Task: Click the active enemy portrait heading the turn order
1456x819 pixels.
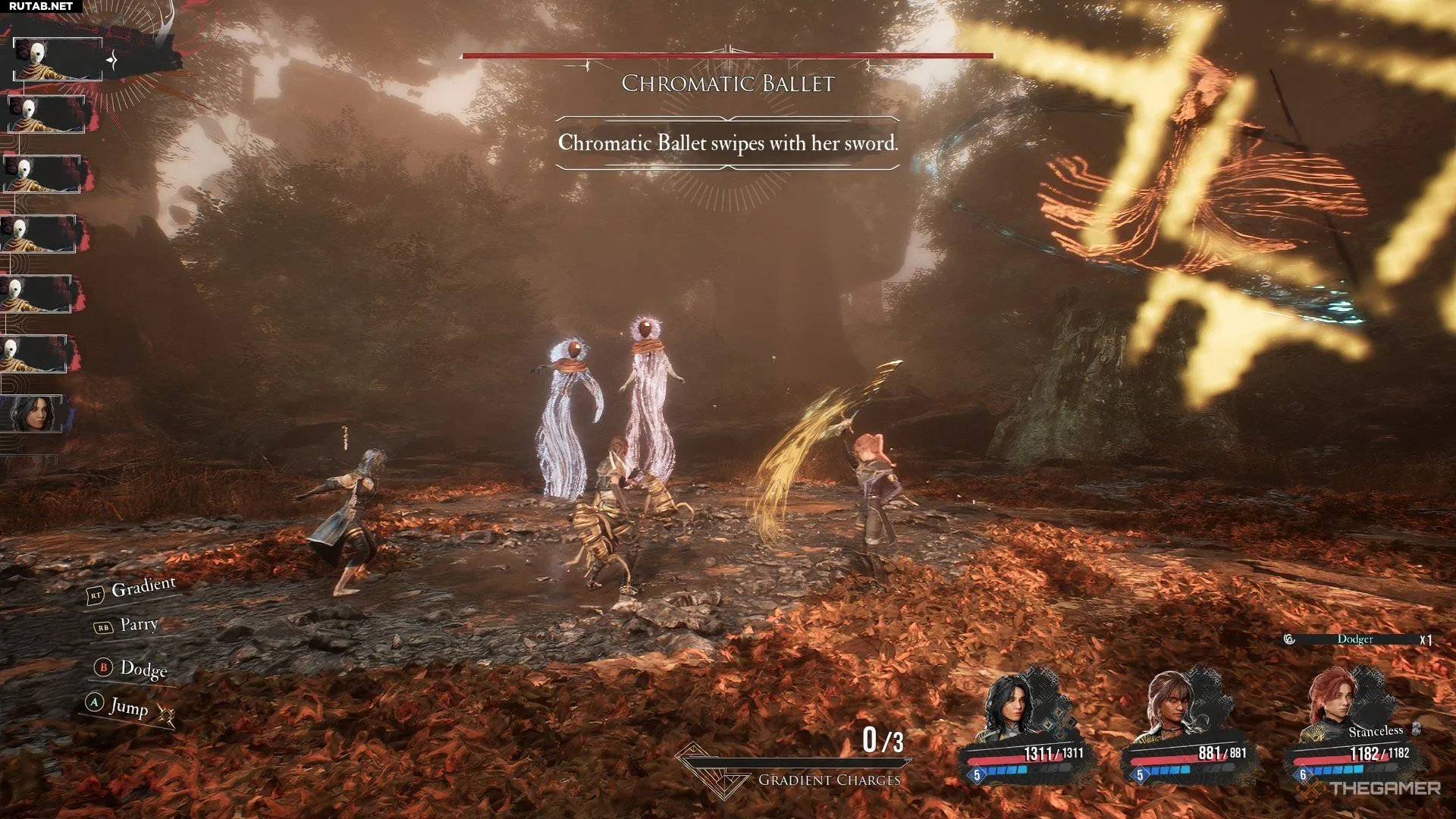Action: (x=57, y=59)
